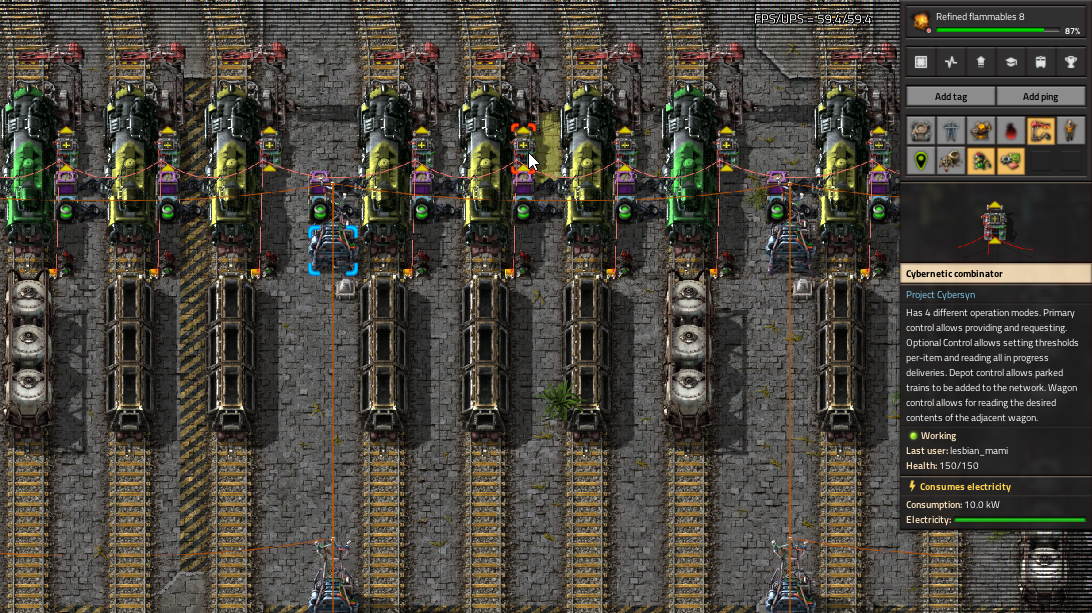
Task: Toggle the electric pole network overlay
Action: pos(951,131)
